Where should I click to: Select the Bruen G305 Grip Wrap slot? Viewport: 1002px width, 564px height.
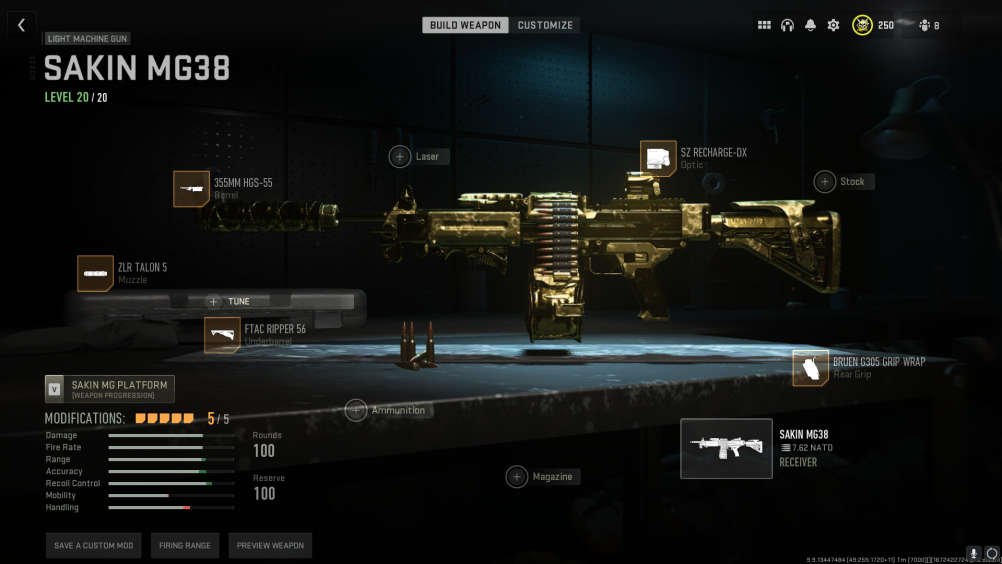coord(811,367)
